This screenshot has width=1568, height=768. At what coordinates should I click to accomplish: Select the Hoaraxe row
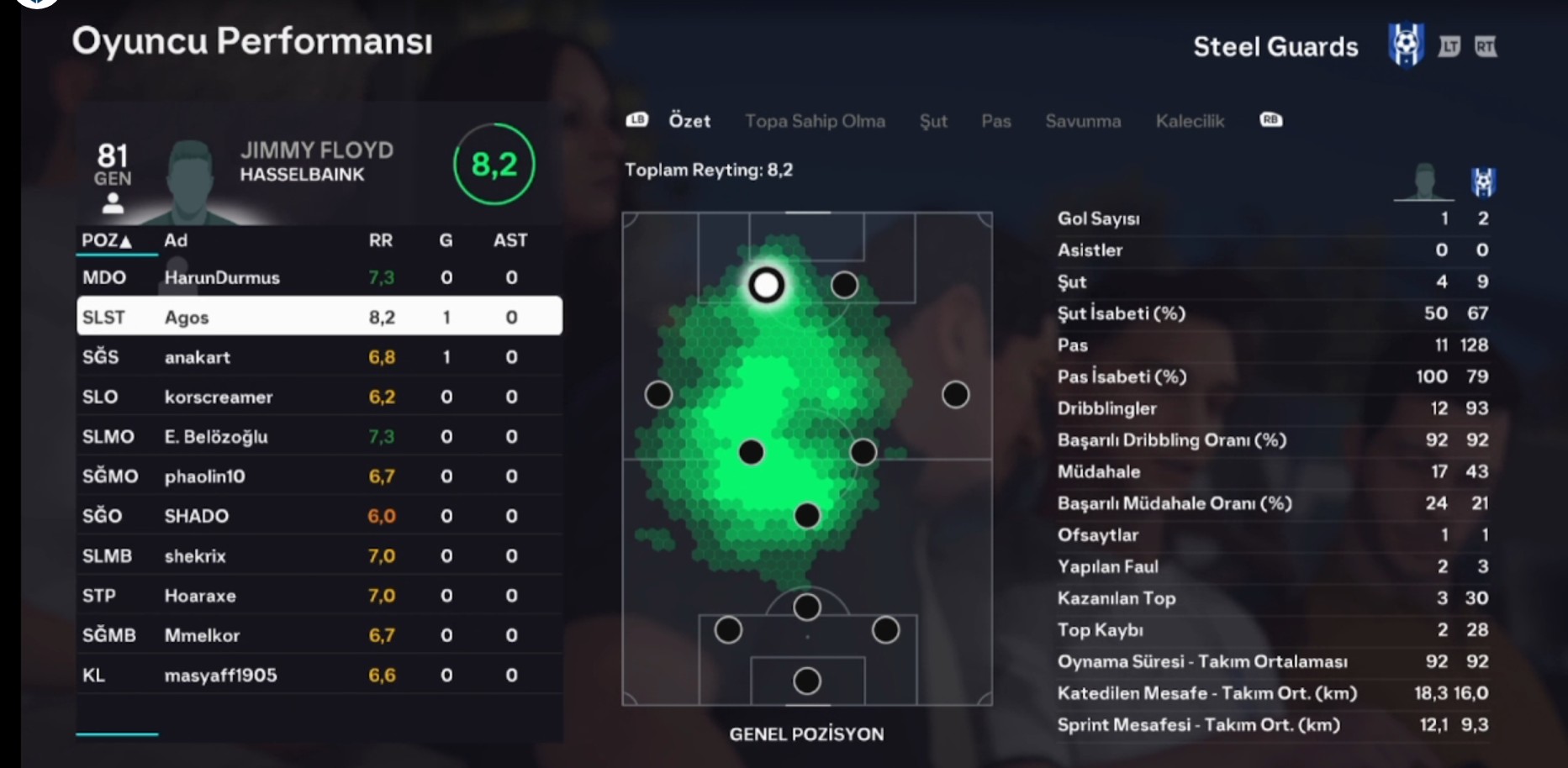[319, 596]
